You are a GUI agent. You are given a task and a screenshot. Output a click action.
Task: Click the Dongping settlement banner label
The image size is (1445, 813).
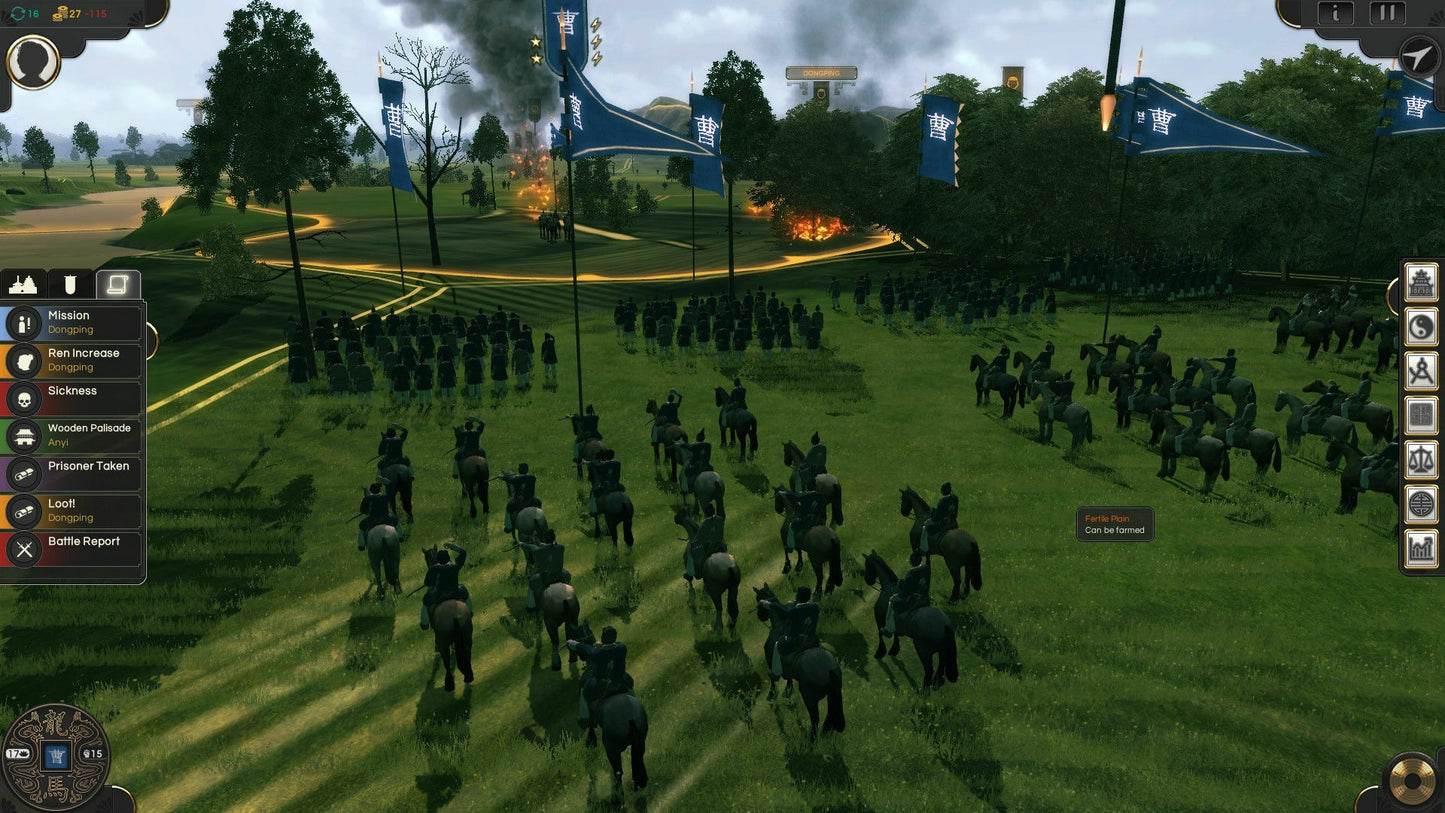click(x=820, y=73)
